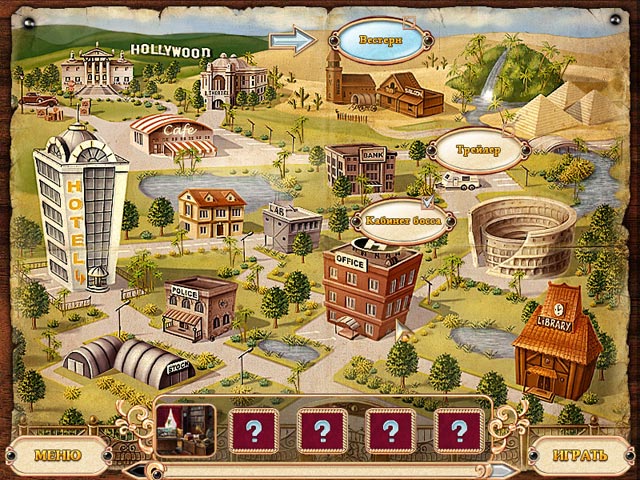640x480 pixels.
Task: Start the level with Играть
Action: (x=580, y=453)
